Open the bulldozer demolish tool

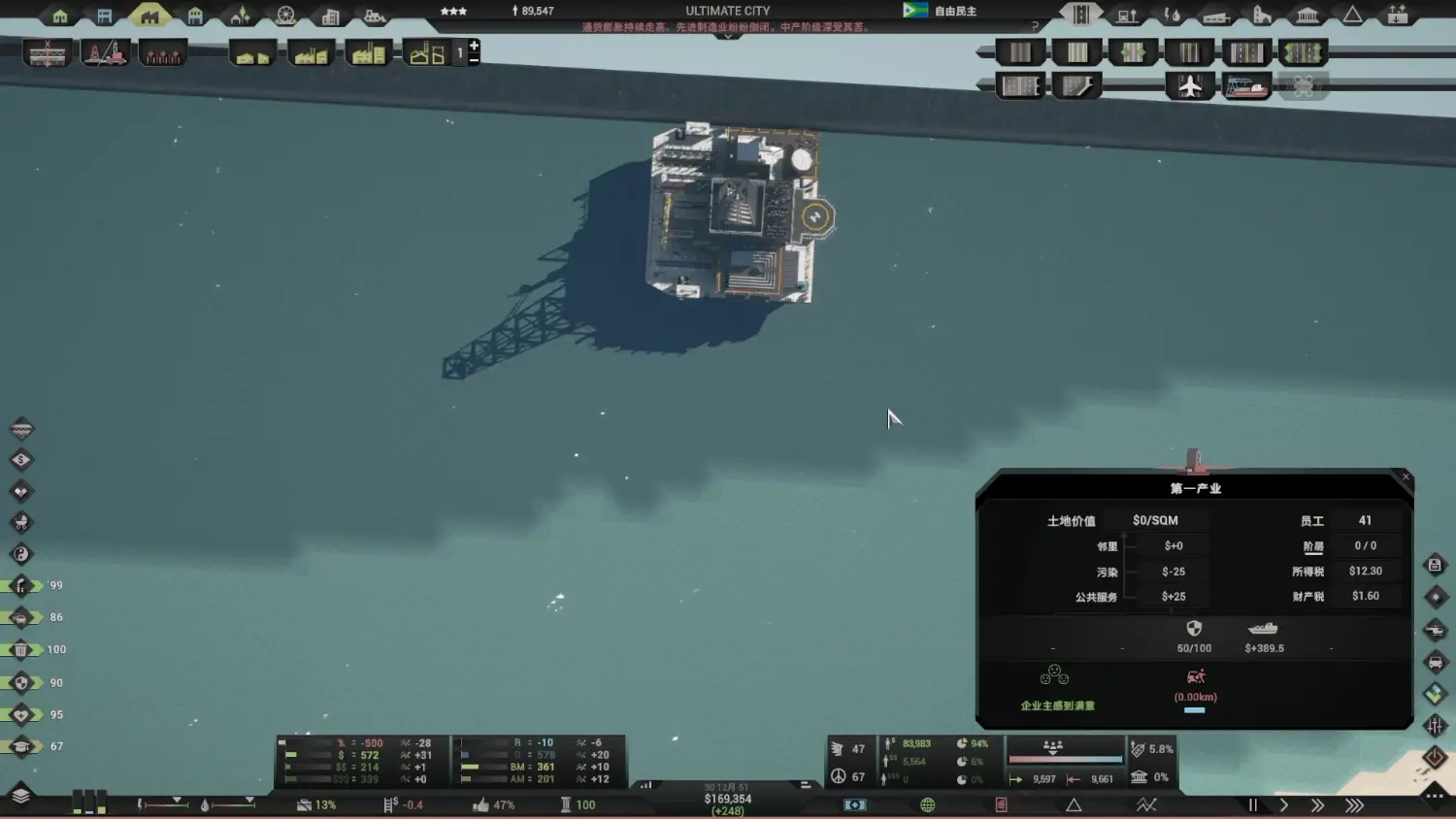375,16
